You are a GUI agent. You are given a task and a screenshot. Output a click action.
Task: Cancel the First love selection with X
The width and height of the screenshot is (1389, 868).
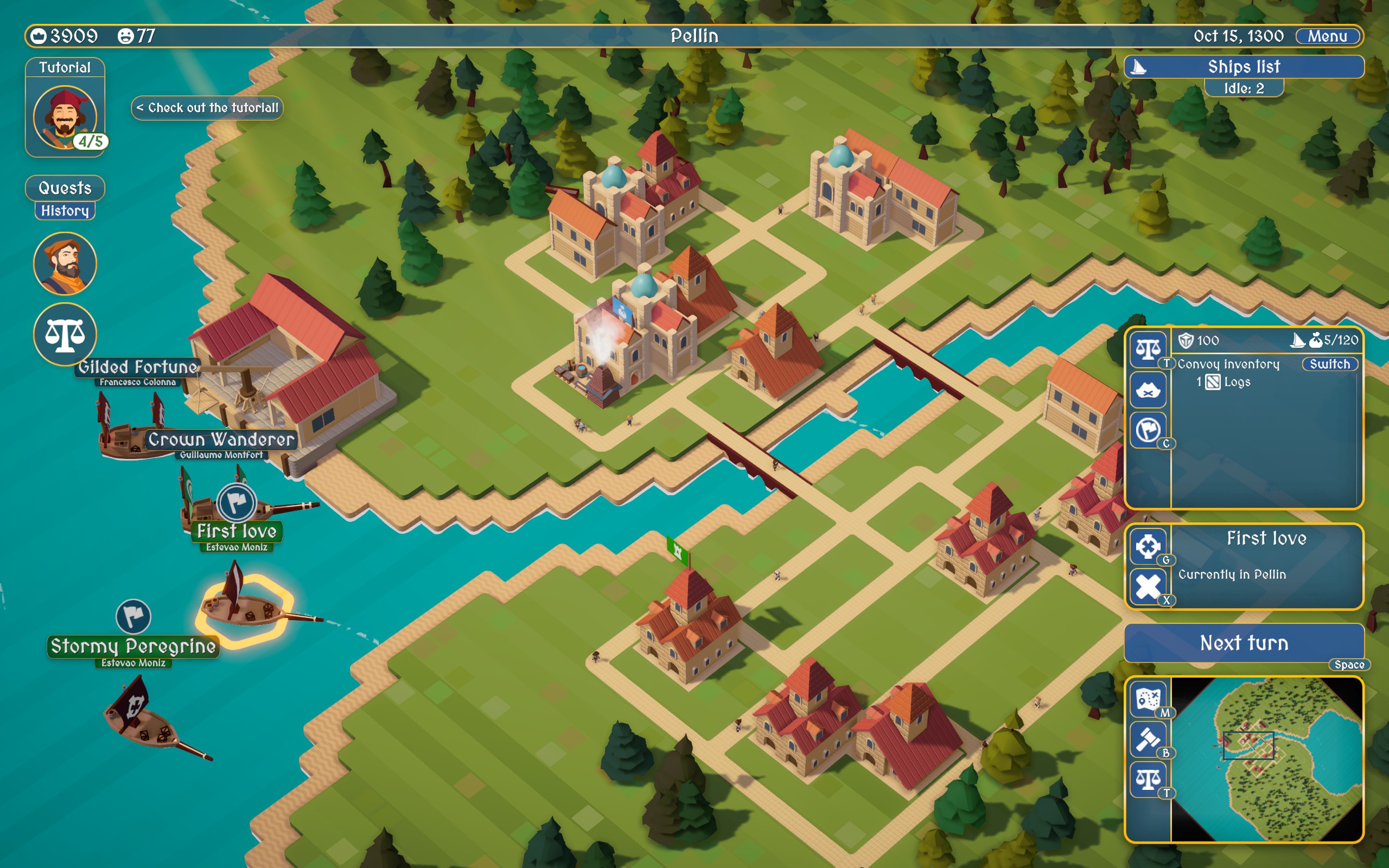coord(1148,586)
